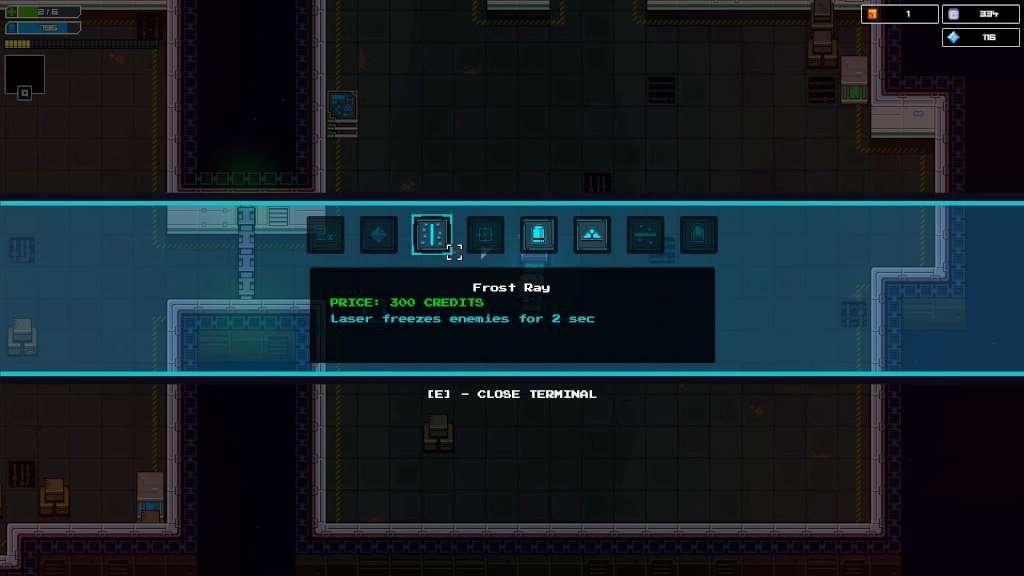The height and width of the screenshot is (576, 1024).
Task: Select the bright canister upgrade icon
Action: [539, 235]
